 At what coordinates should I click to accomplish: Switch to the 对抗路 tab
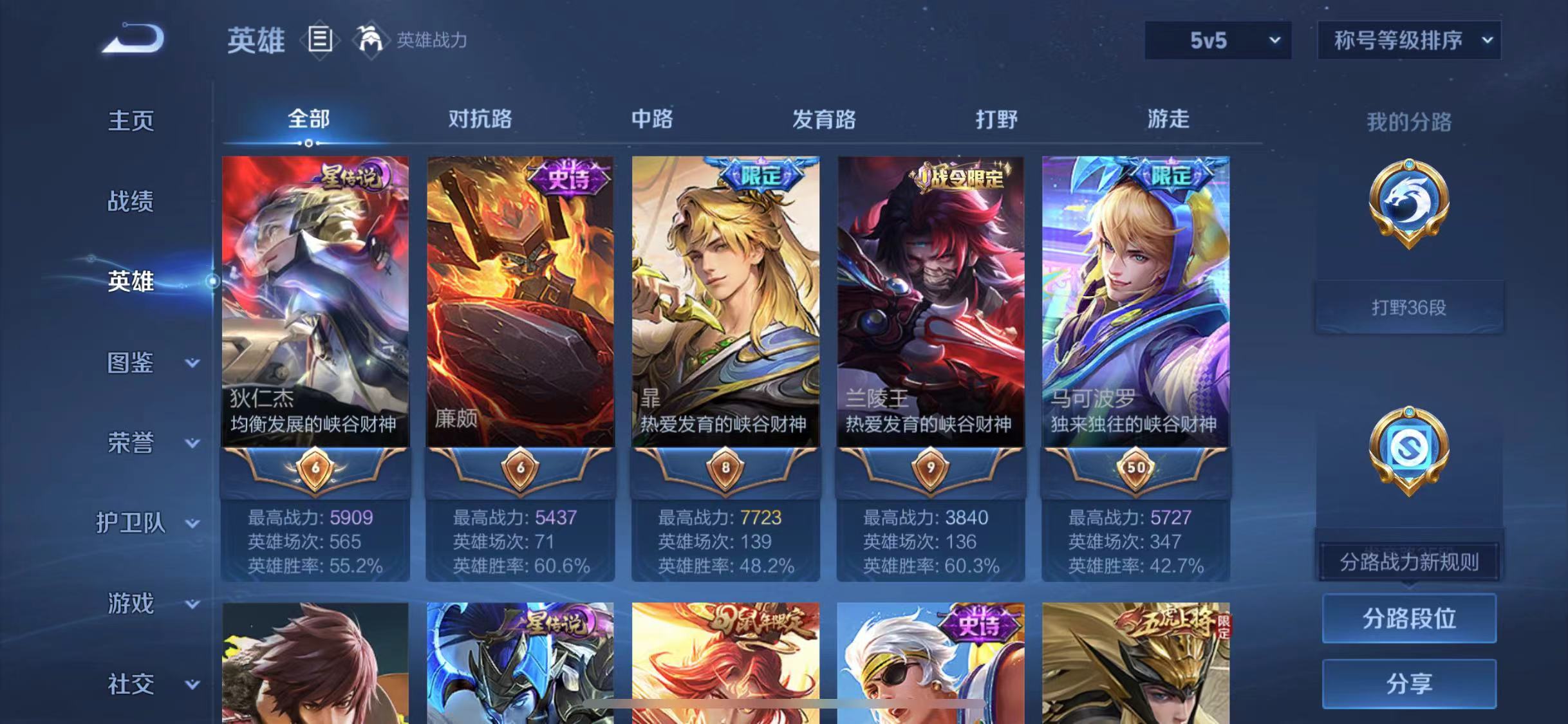481,119
